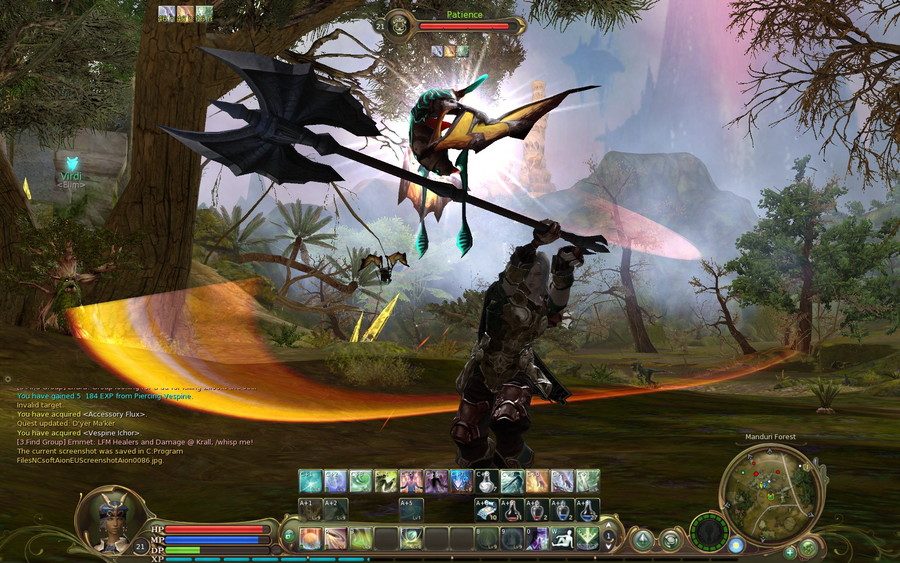Viewport: 900px width, 563px height.
Task: Activate the orange fire orb skill
Action: coord(310,538)
